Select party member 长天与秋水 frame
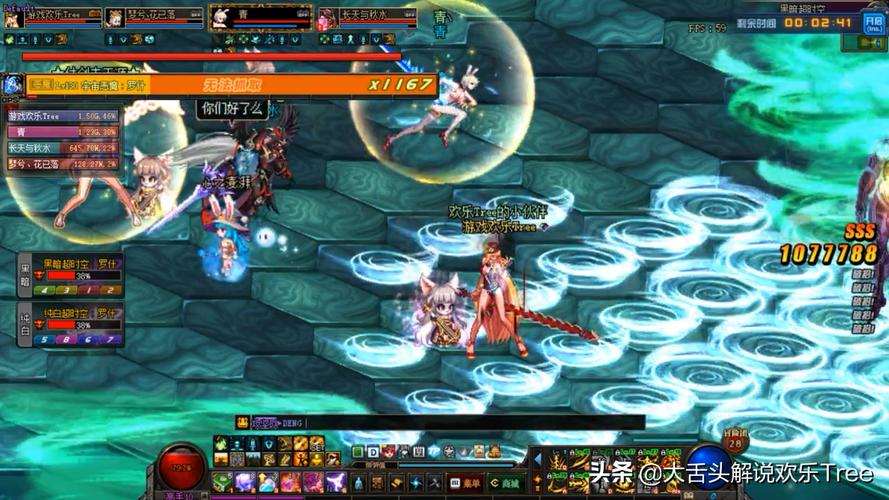 [367, 17]
